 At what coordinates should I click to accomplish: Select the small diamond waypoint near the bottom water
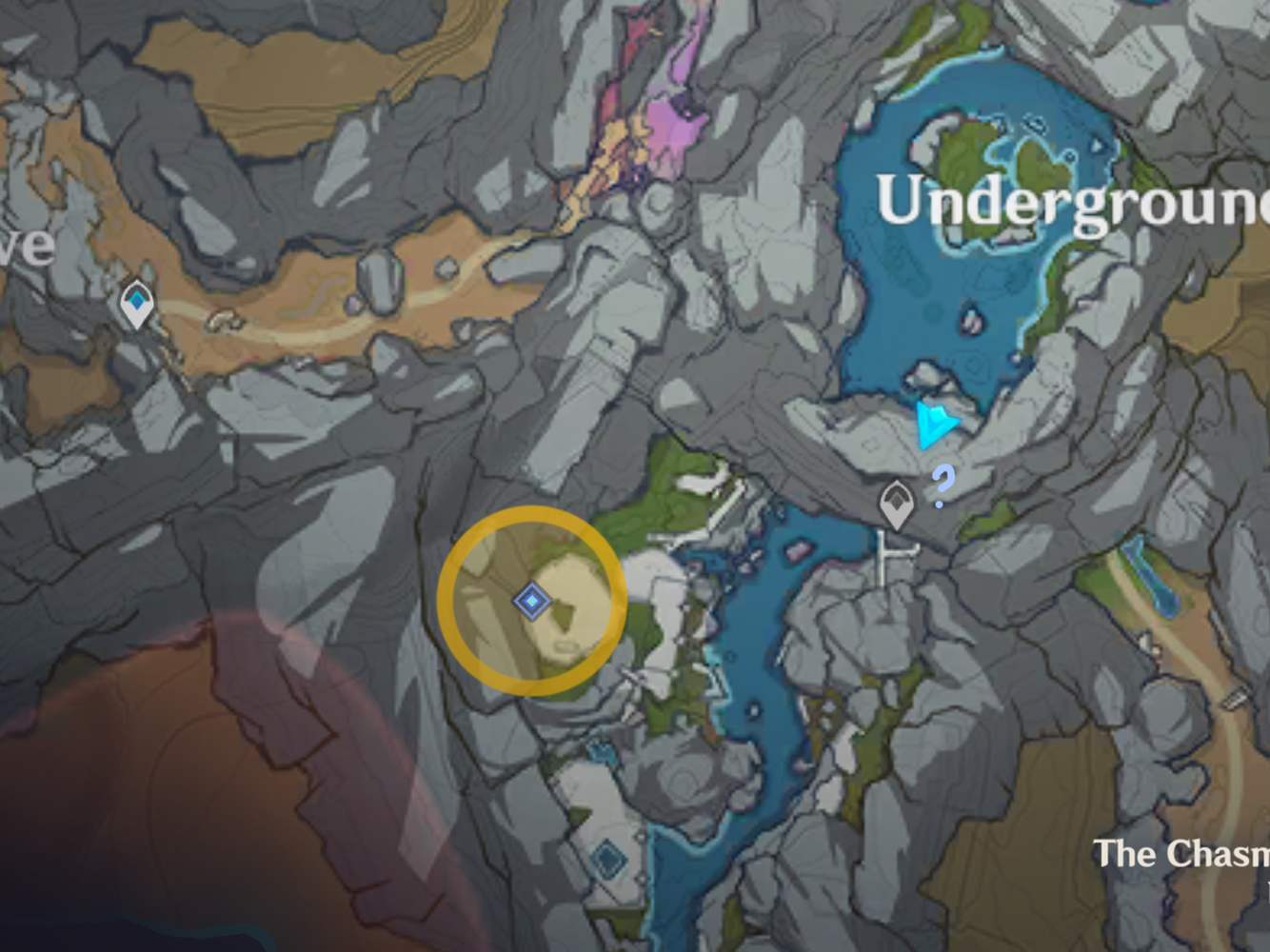point(606,855)
